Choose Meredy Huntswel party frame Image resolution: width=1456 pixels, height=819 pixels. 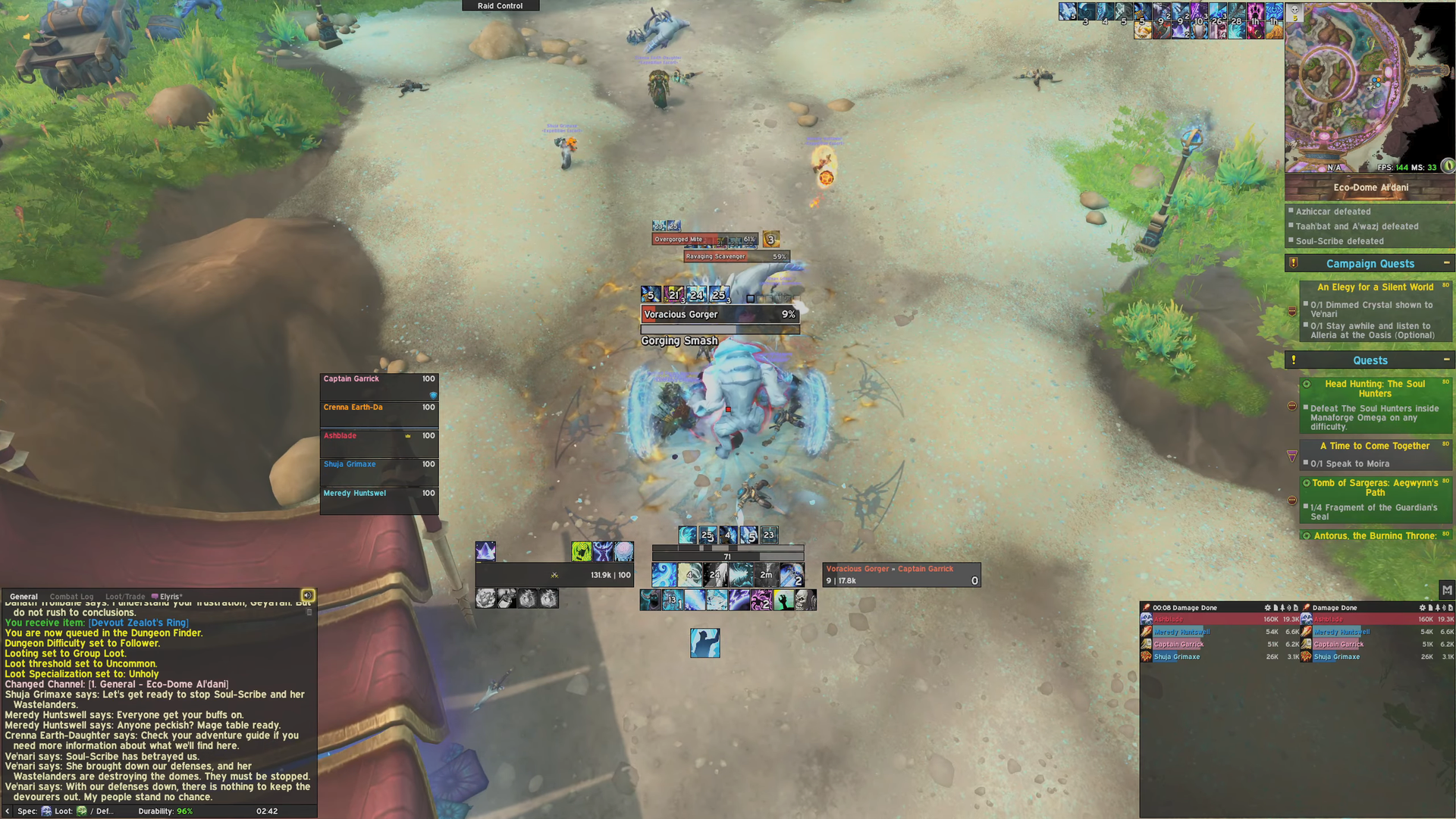[x=378, y=500]
